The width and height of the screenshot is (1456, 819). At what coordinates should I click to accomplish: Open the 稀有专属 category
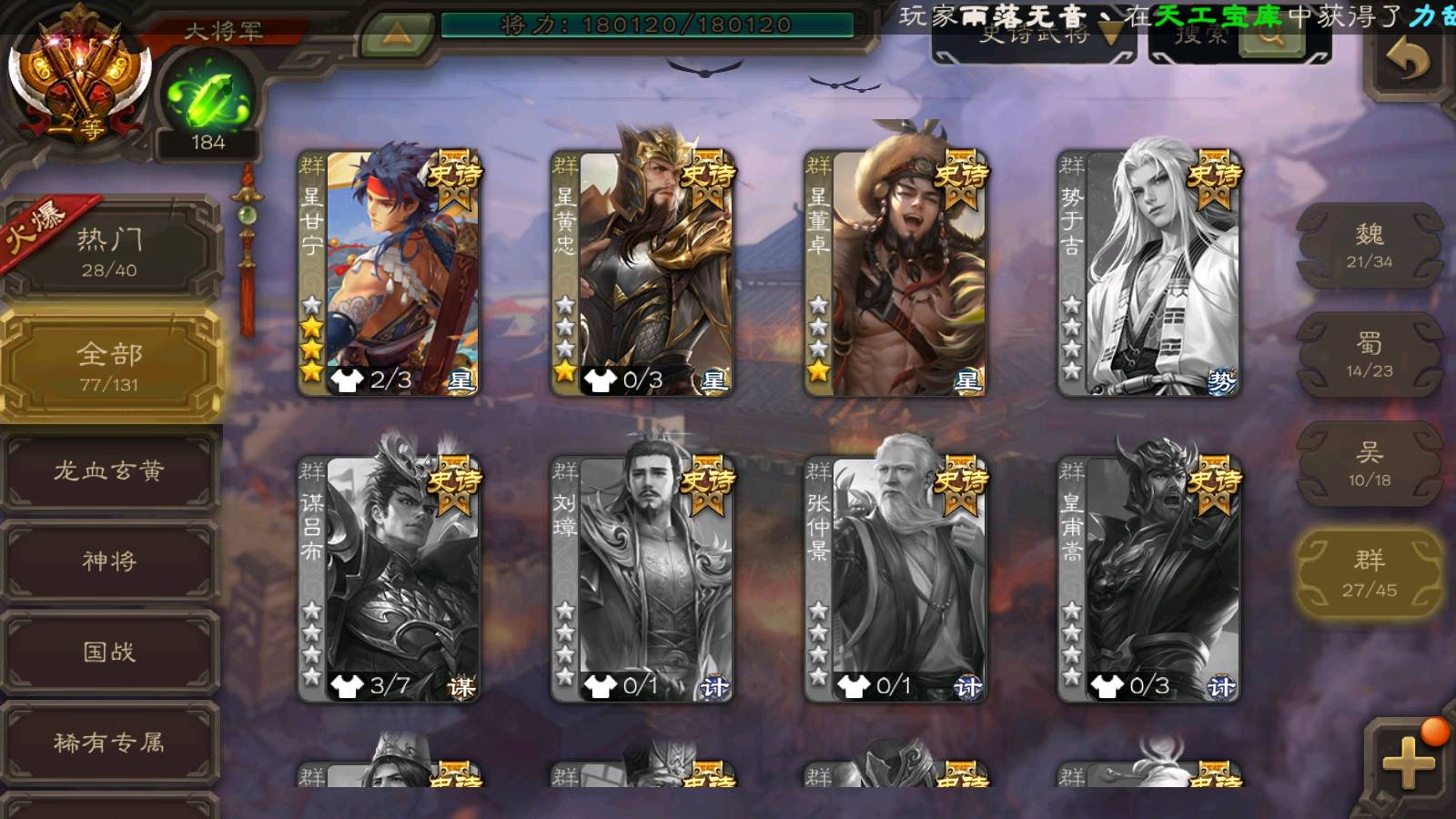(110, 743)
